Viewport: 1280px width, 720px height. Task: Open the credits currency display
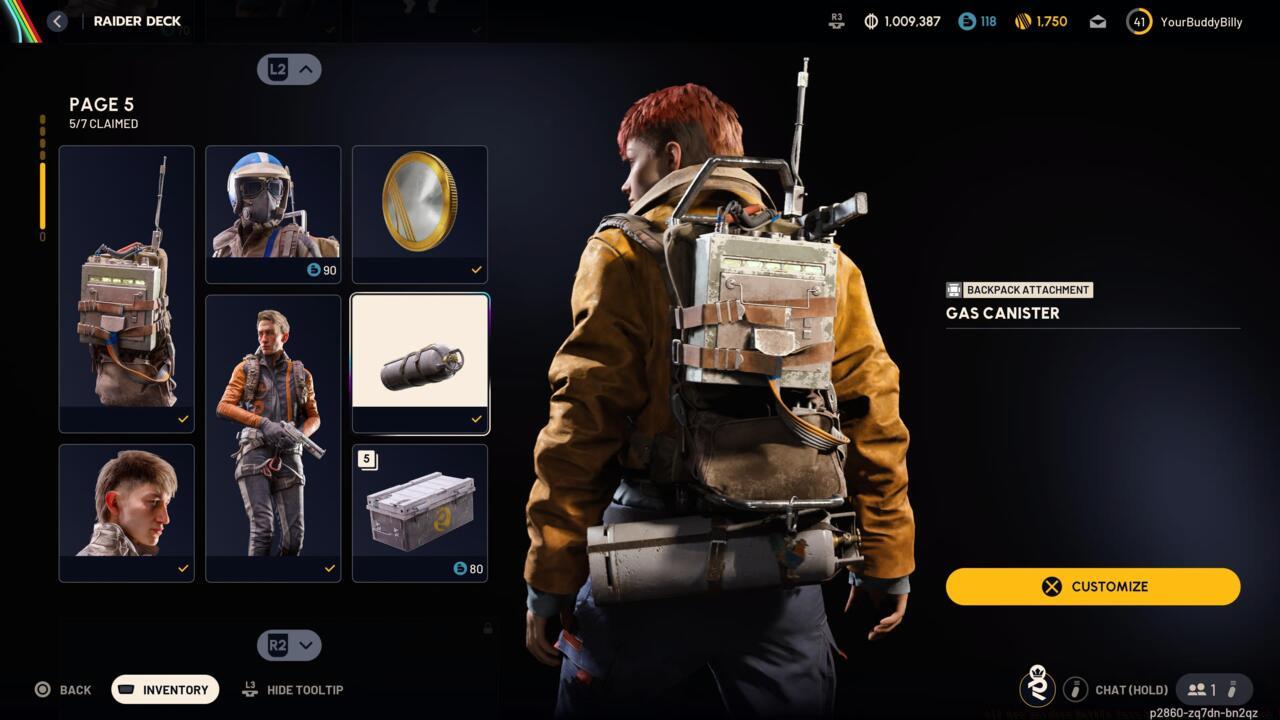(901, 20)
